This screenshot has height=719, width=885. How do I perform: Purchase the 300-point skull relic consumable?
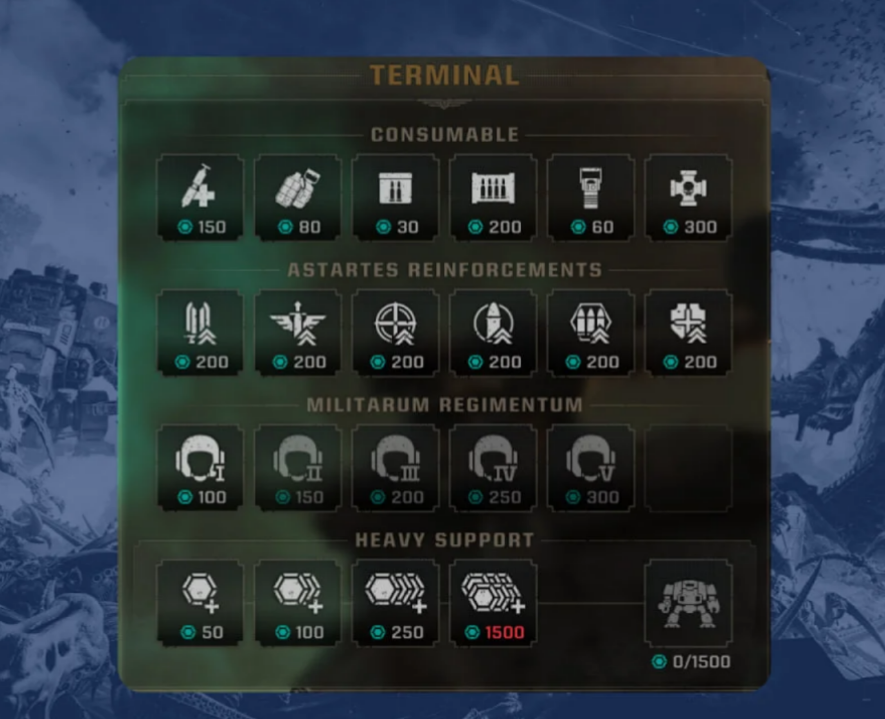[688, 197]
